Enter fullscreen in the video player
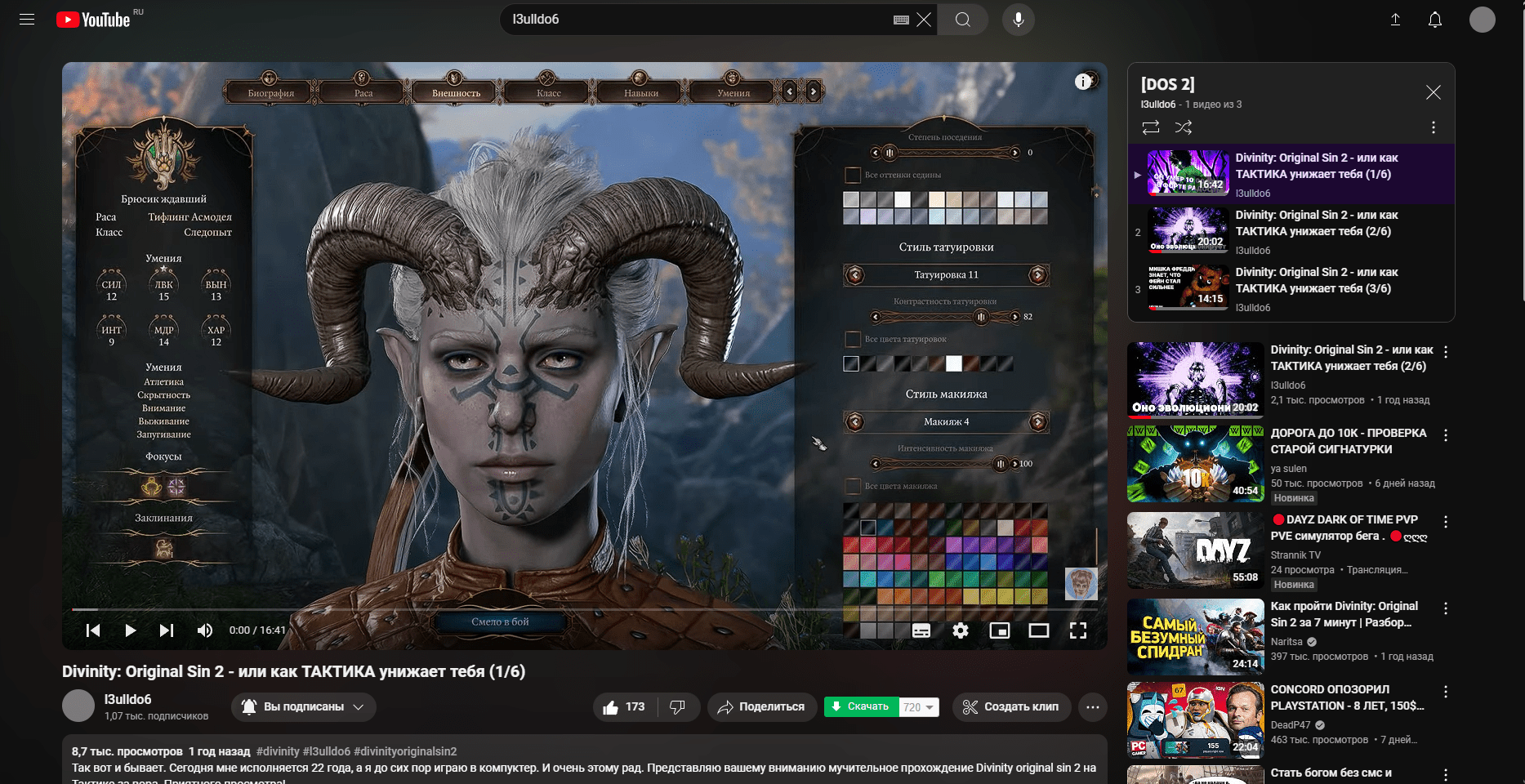 point(1077,630)
